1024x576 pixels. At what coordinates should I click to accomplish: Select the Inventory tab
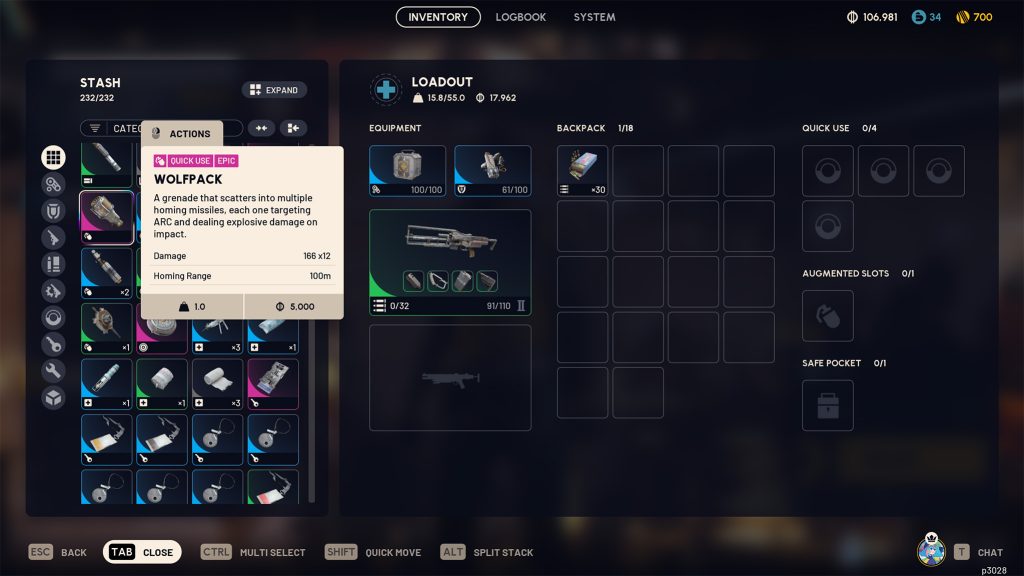point(438,17)
